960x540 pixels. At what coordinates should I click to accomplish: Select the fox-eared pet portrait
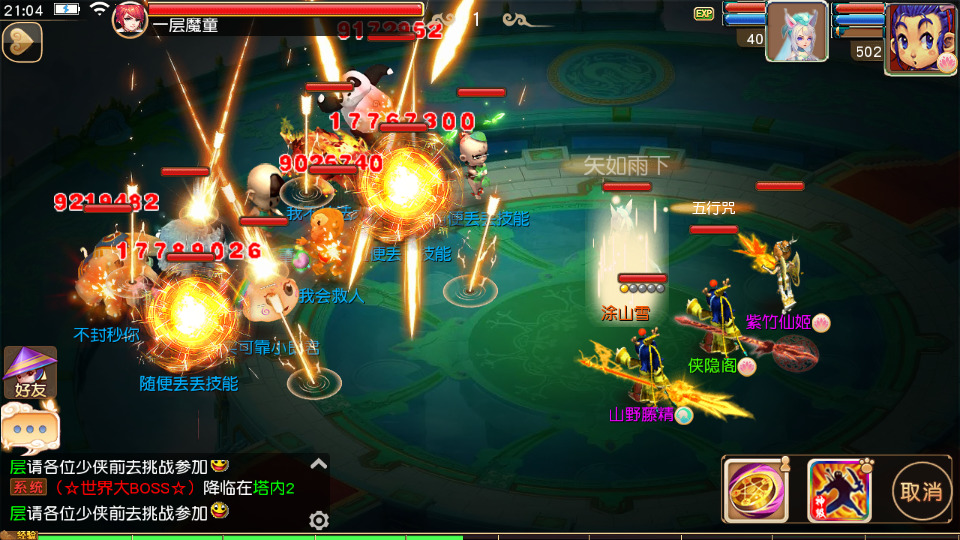coord(796,31)
